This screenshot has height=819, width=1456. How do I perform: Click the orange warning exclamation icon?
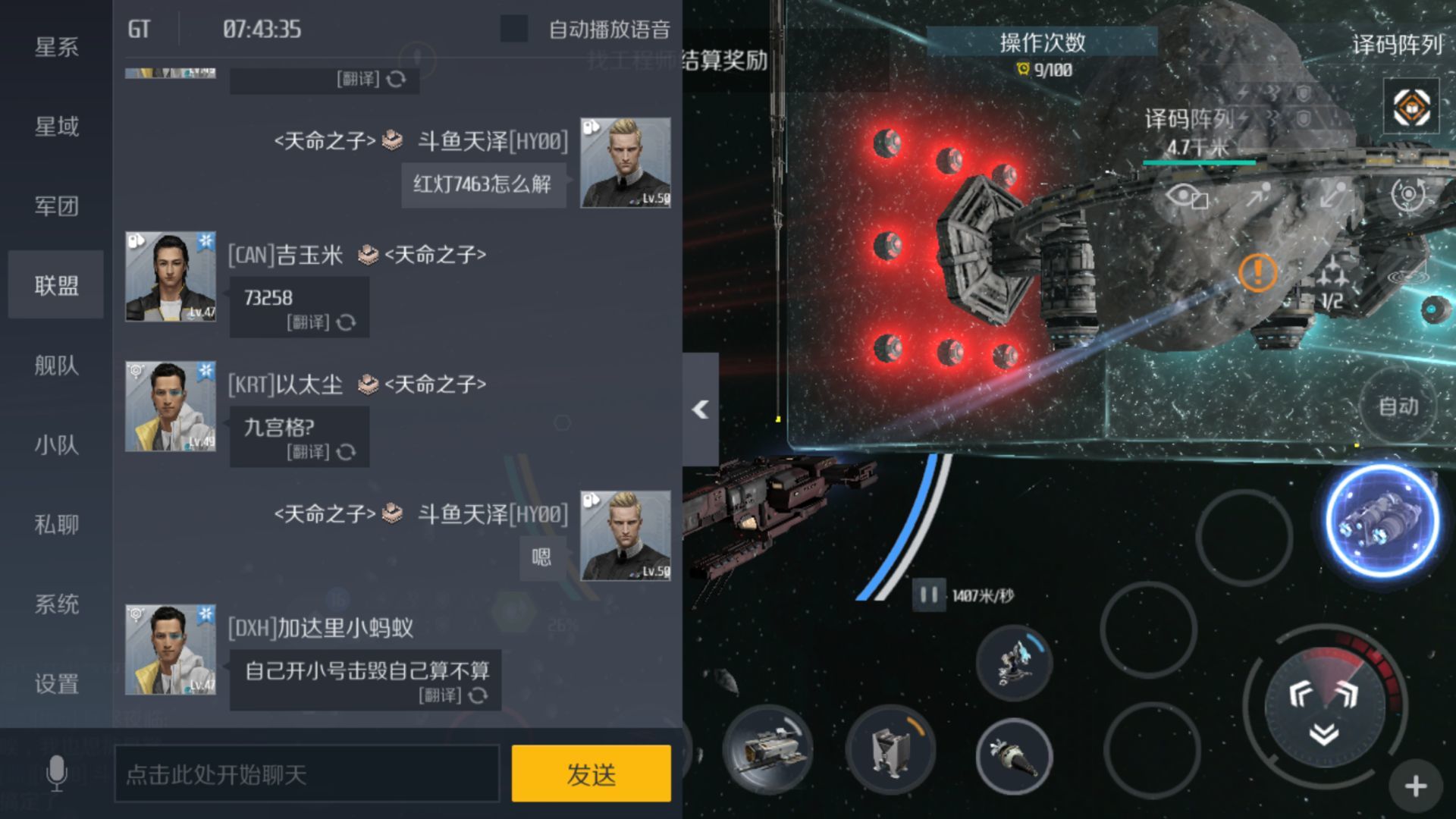point(1259,273)
